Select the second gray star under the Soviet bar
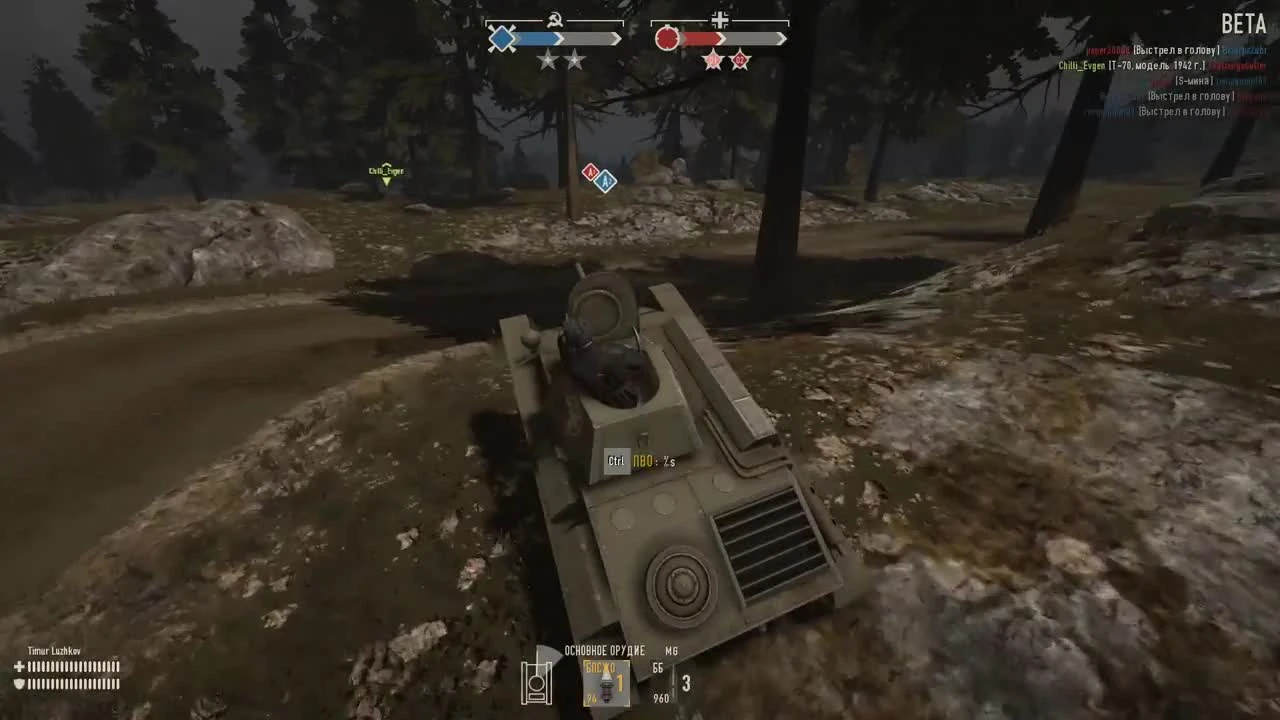Screen dimensions: 1280x720 (x=573, y=60)
